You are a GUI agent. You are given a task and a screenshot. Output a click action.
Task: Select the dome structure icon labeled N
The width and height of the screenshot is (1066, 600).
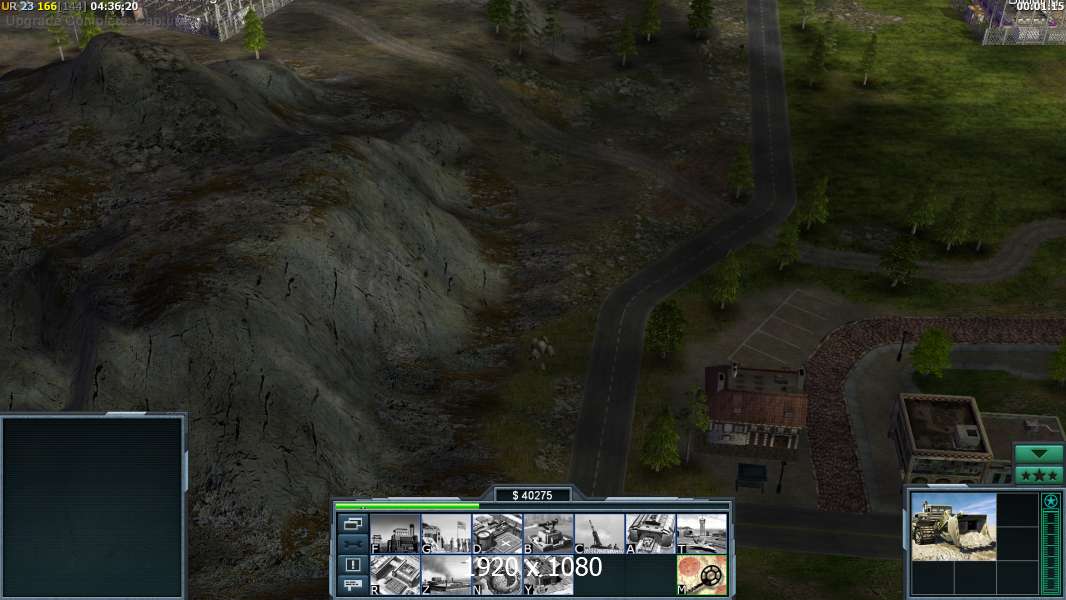click(497, 575)
